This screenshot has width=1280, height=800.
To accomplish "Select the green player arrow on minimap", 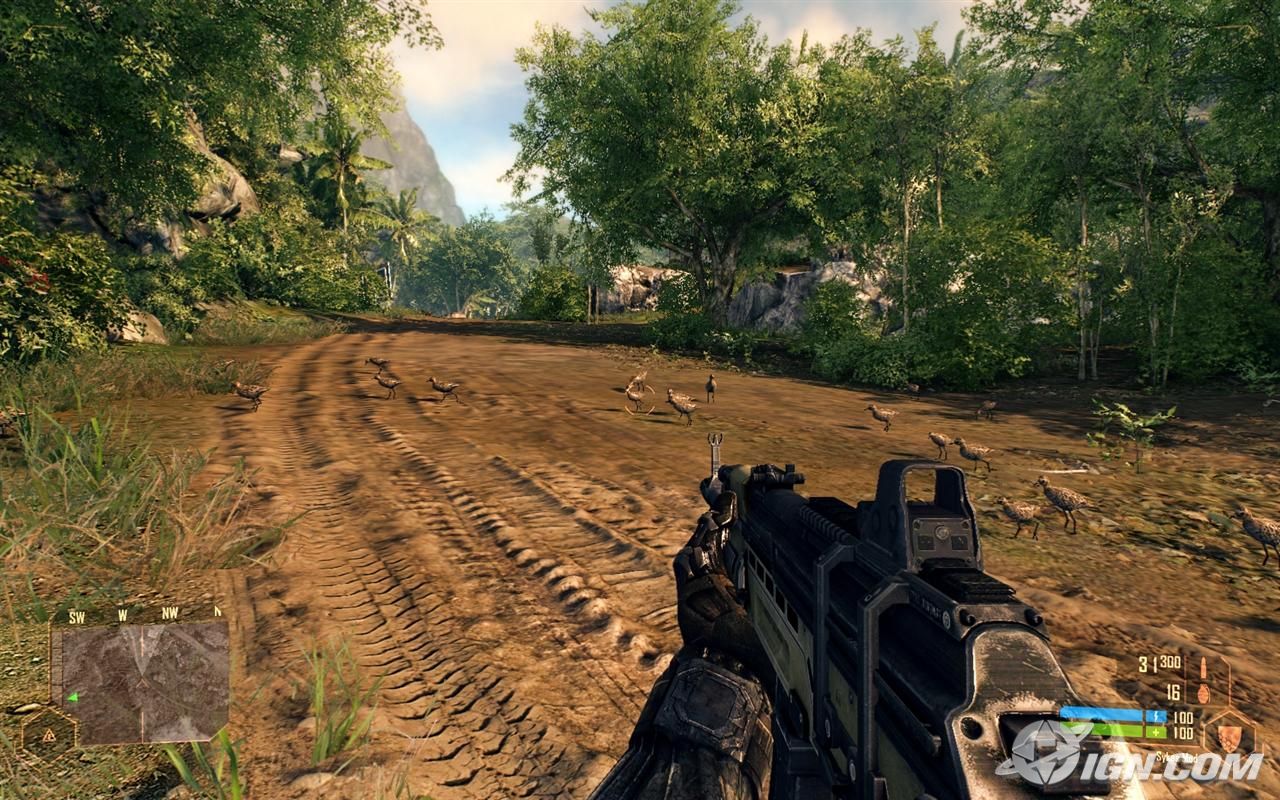I will click(72, 697).
